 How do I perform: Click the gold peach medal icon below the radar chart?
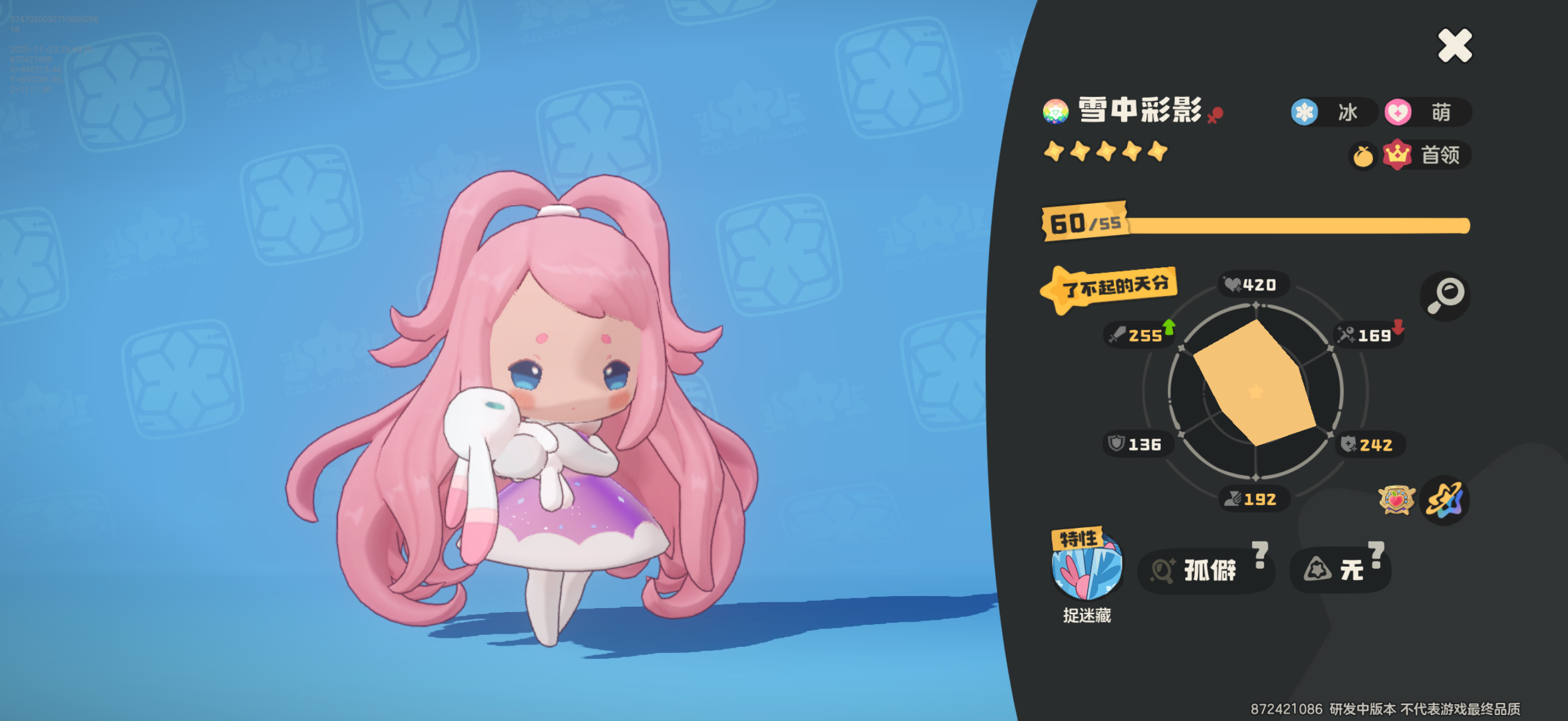tap(1396, 499)
